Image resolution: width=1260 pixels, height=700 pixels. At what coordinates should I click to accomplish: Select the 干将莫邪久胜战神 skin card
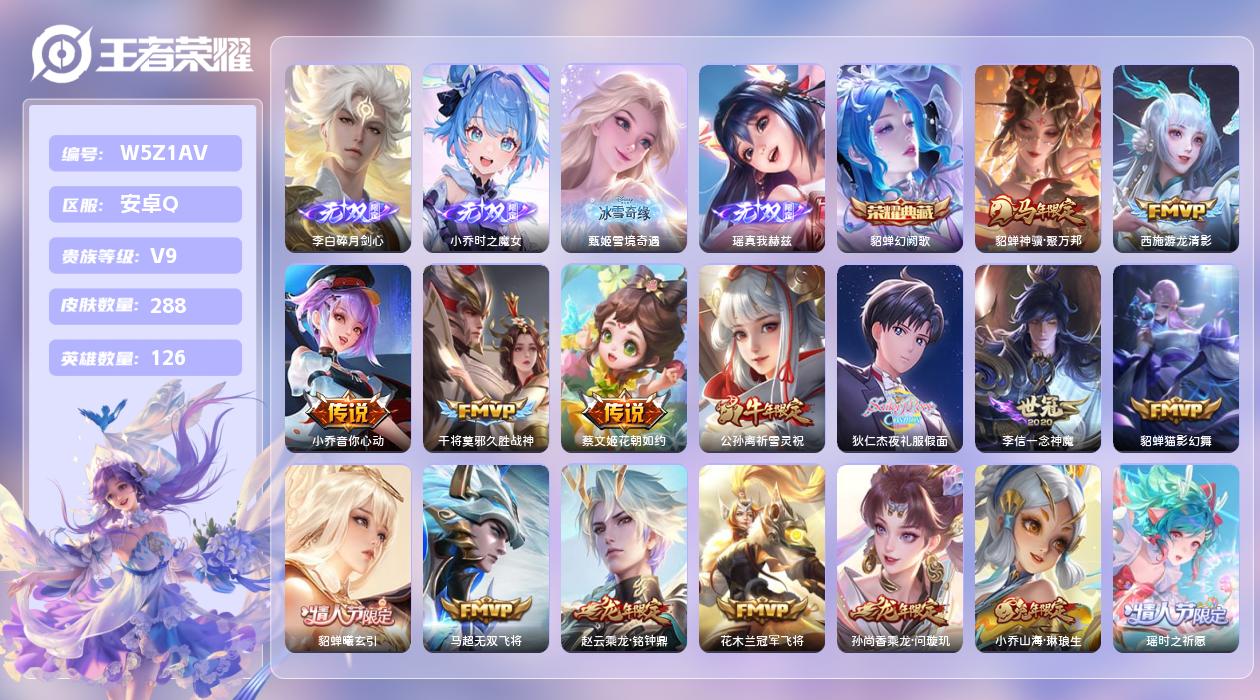click(x=486, y=358)
